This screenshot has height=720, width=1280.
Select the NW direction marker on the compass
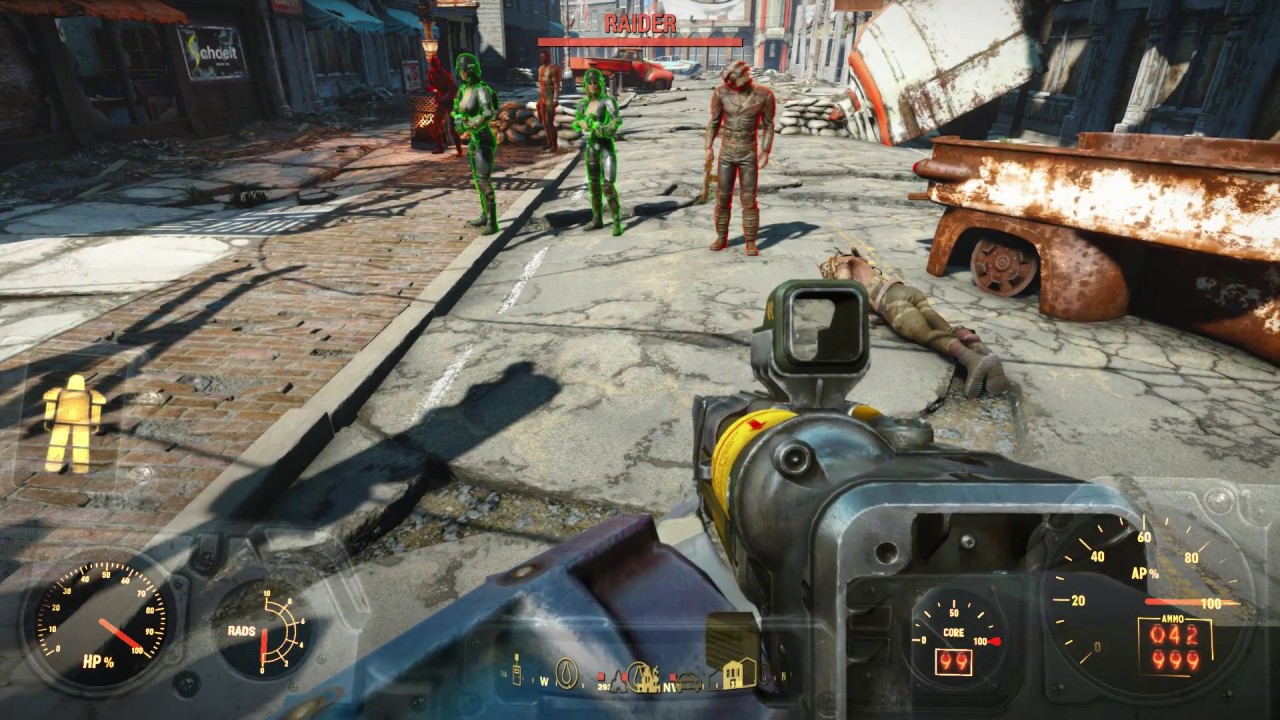click(x=669, y=687)
